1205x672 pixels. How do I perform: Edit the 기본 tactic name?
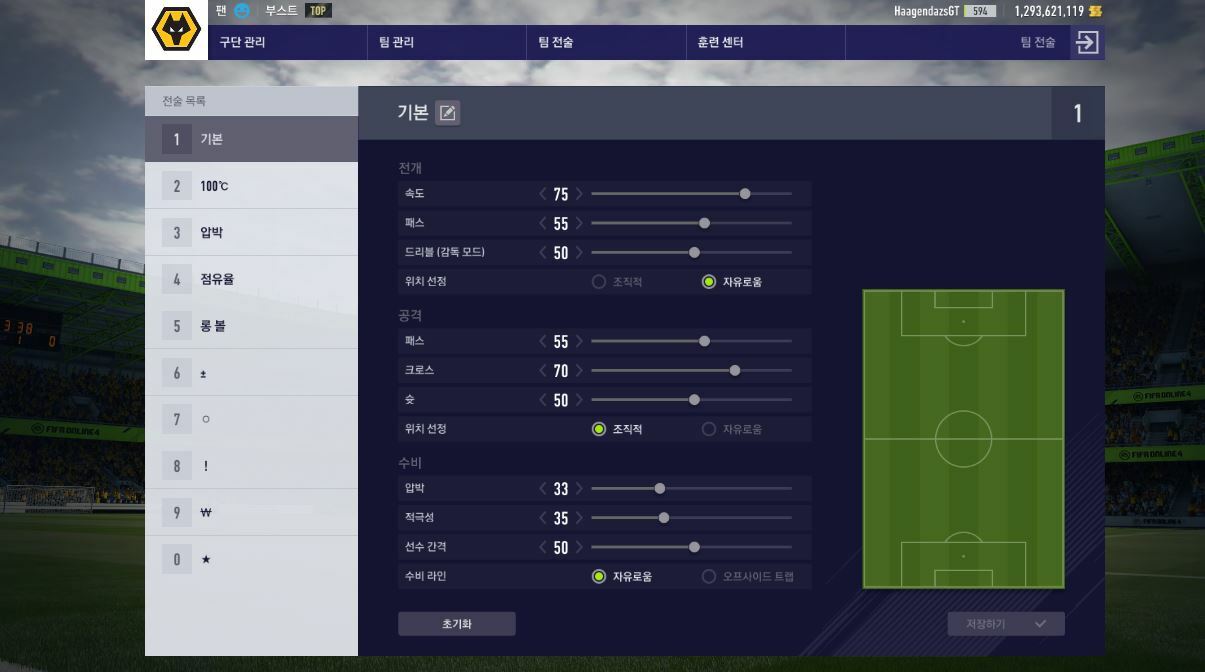(x=448, y=113)
